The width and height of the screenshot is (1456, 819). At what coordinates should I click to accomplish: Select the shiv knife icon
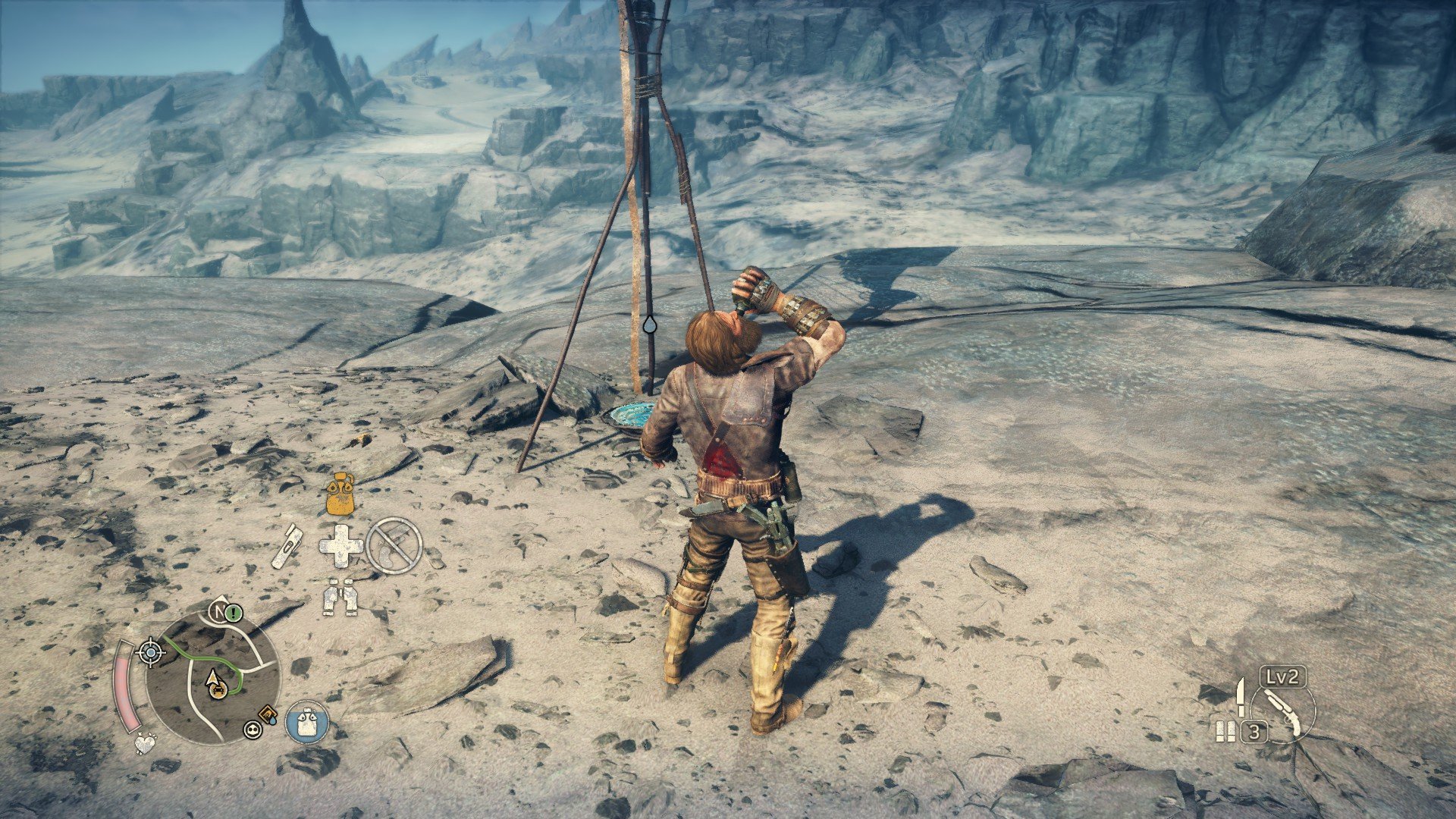pyautogui.click(x=1240, y=697)
